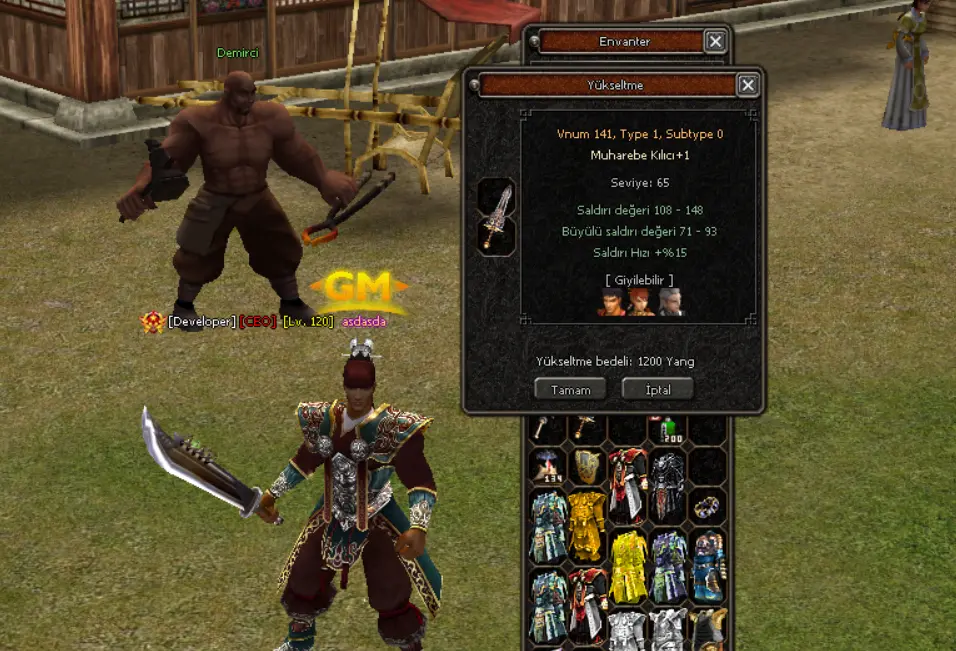Viewport: 956px width, 651px height.
Task: Close the Envanter window
Action: 715,41
